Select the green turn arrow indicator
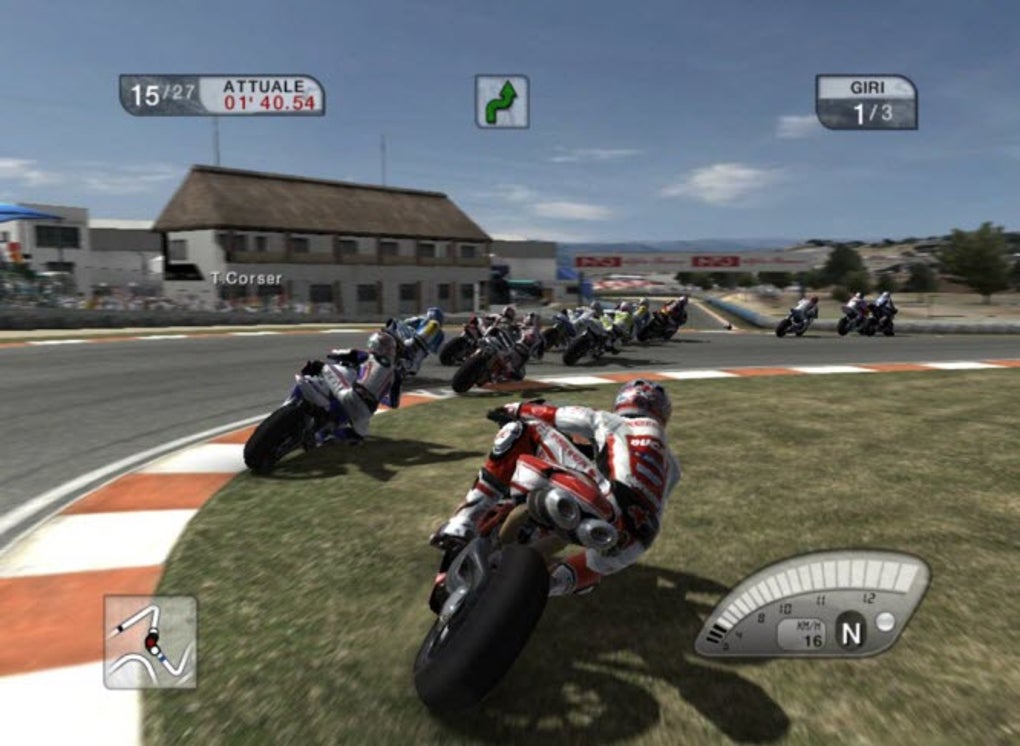 (502, 102)
